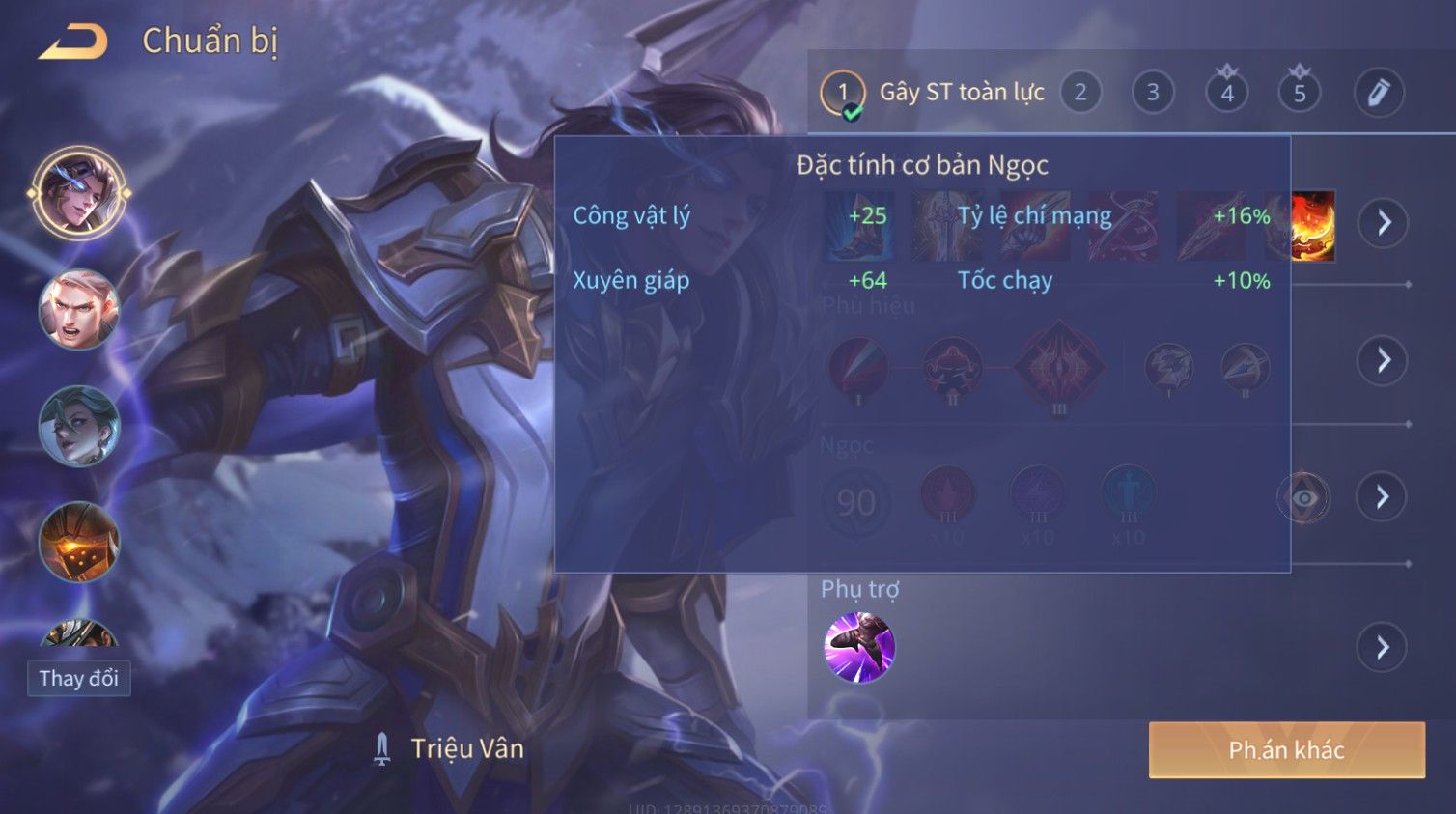Open preset tab 3

tap(1153, 93)
